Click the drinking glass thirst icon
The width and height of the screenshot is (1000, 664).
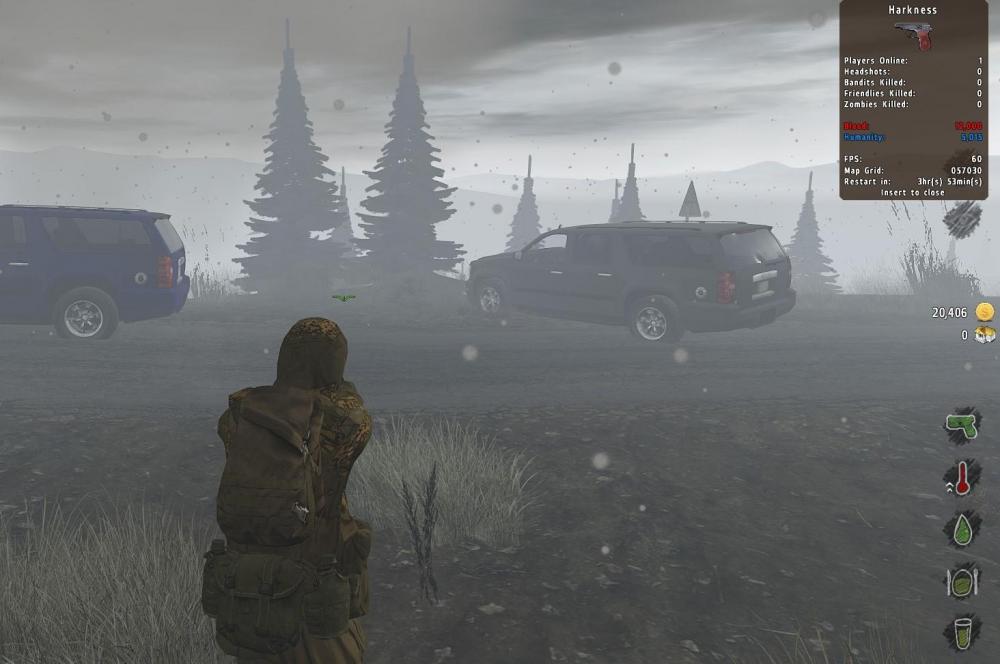(962, 633)
